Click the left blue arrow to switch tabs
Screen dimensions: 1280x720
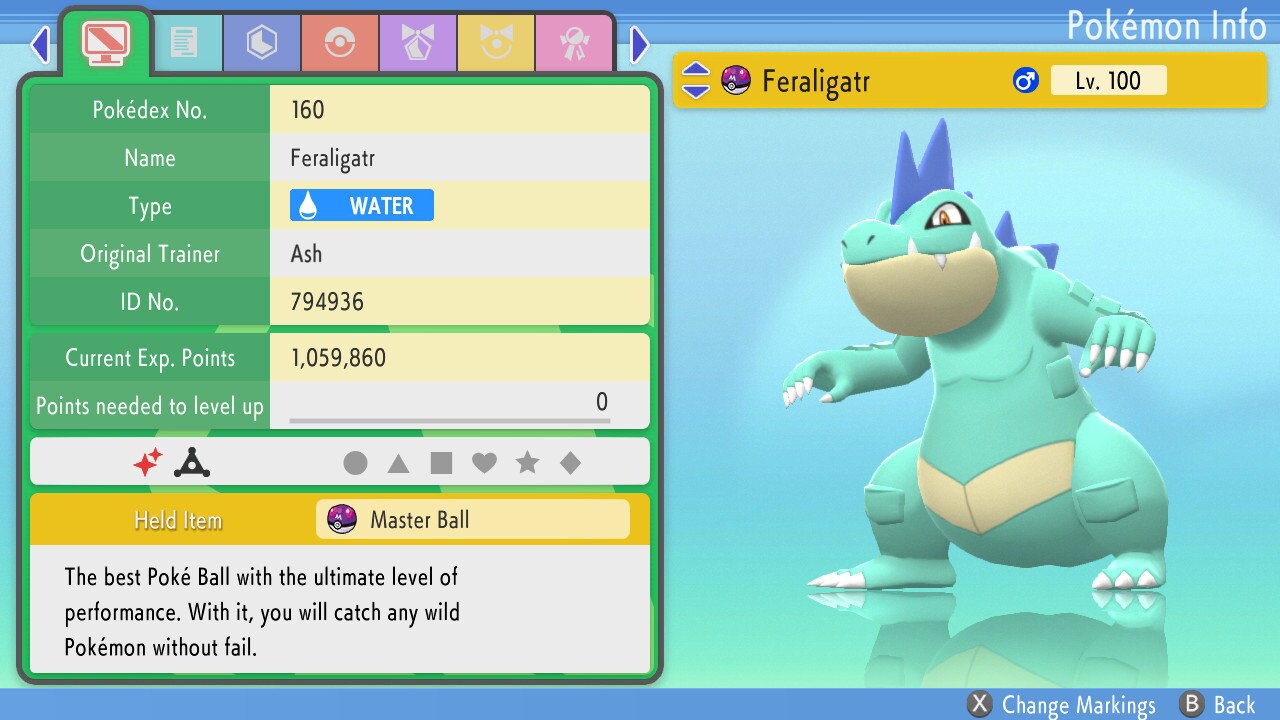(38, 44)
